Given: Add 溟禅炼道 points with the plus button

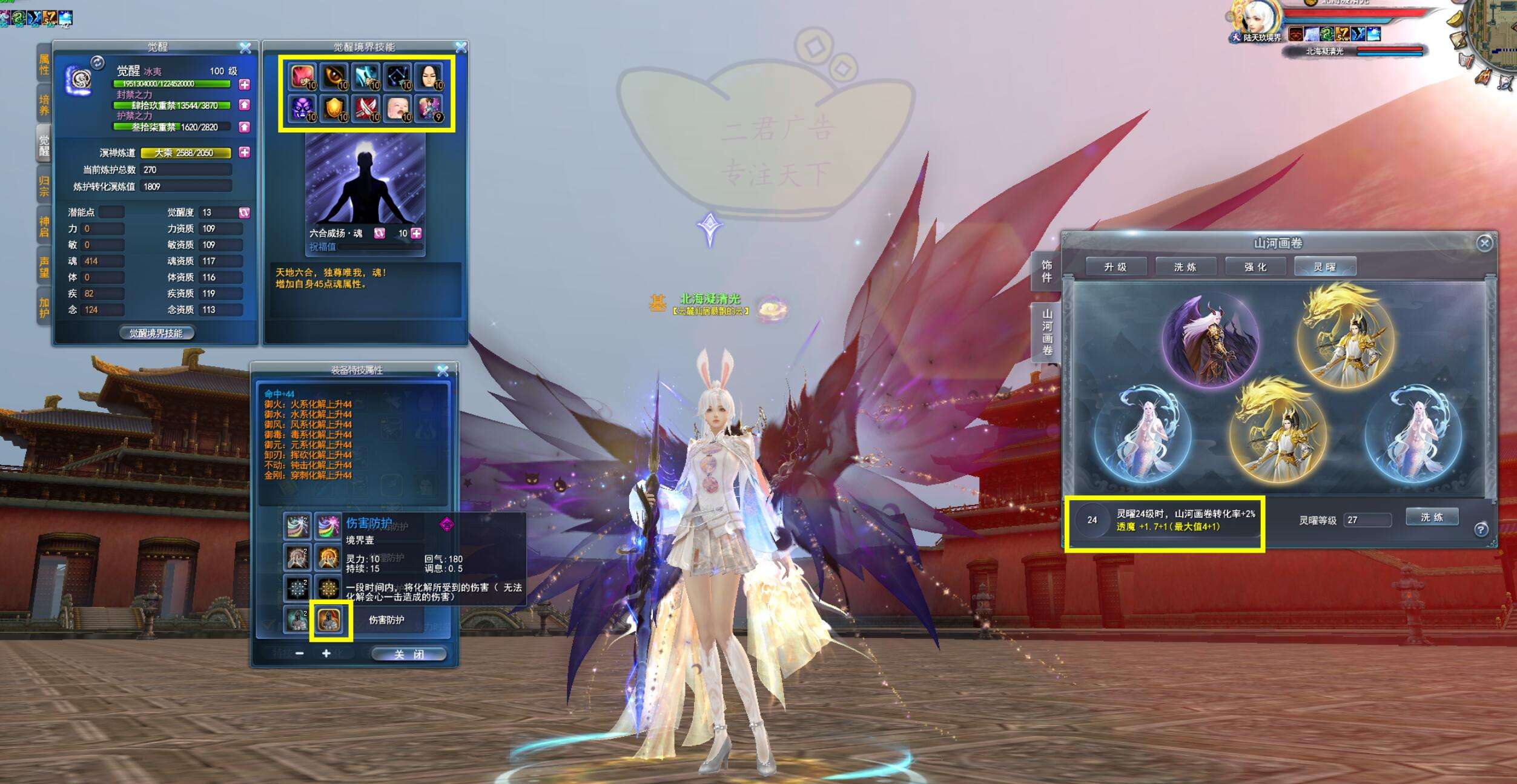Looking at the screenshot, I should (245, 153).
